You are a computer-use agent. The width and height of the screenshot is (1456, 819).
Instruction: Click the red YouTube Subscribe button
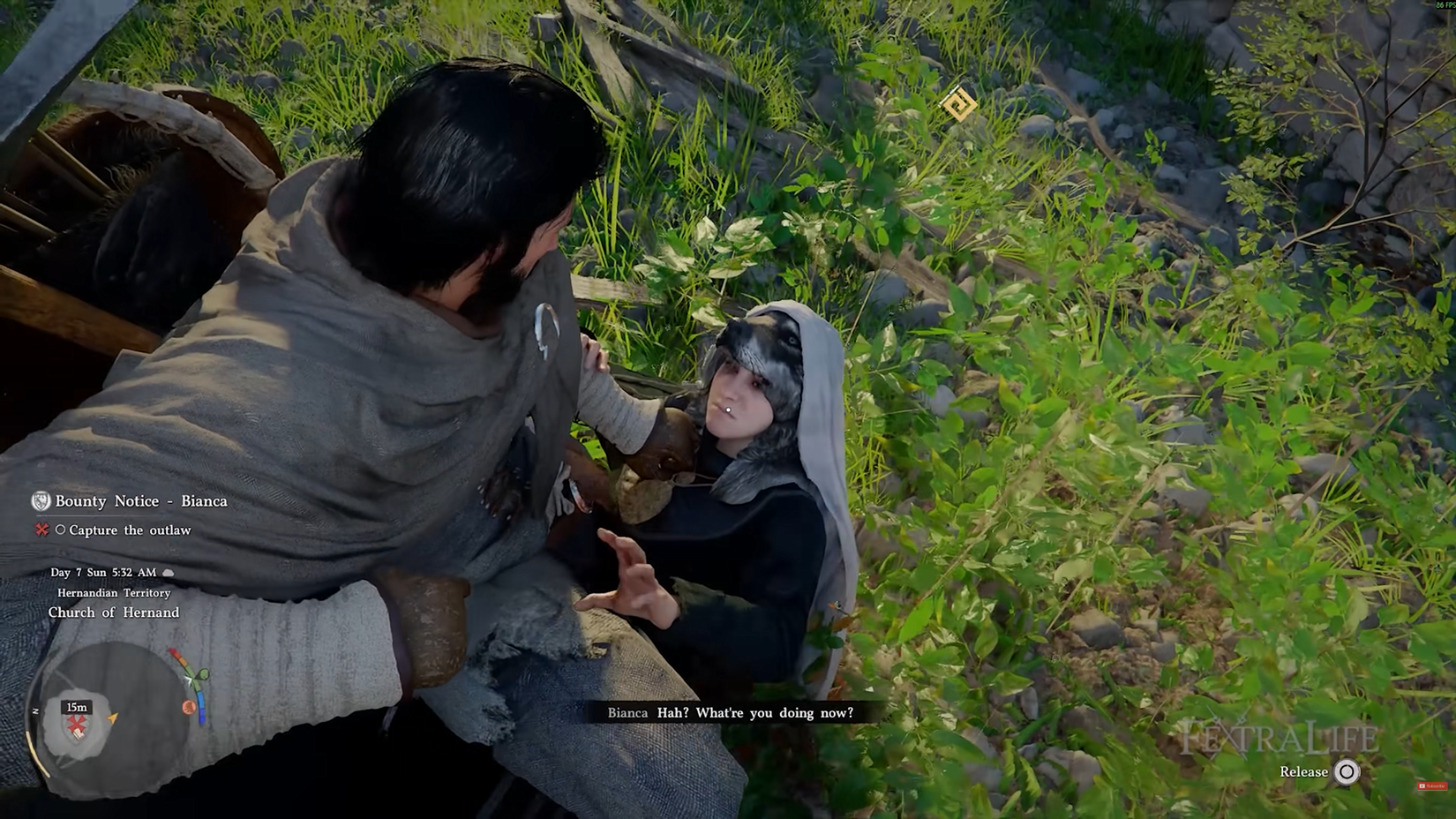1430,785
